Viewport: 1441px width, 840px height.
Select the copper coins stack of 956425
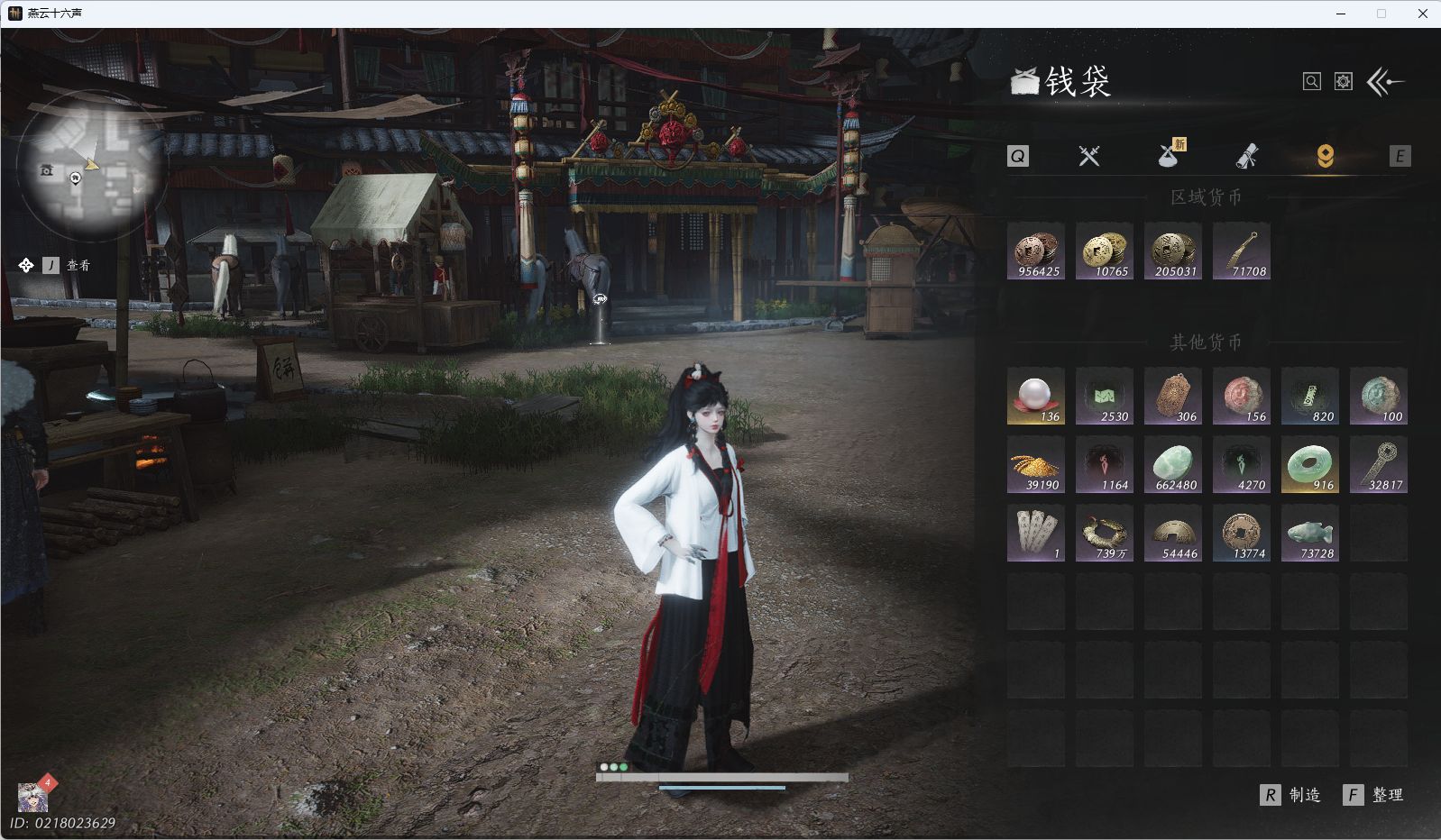(1036, 251)
